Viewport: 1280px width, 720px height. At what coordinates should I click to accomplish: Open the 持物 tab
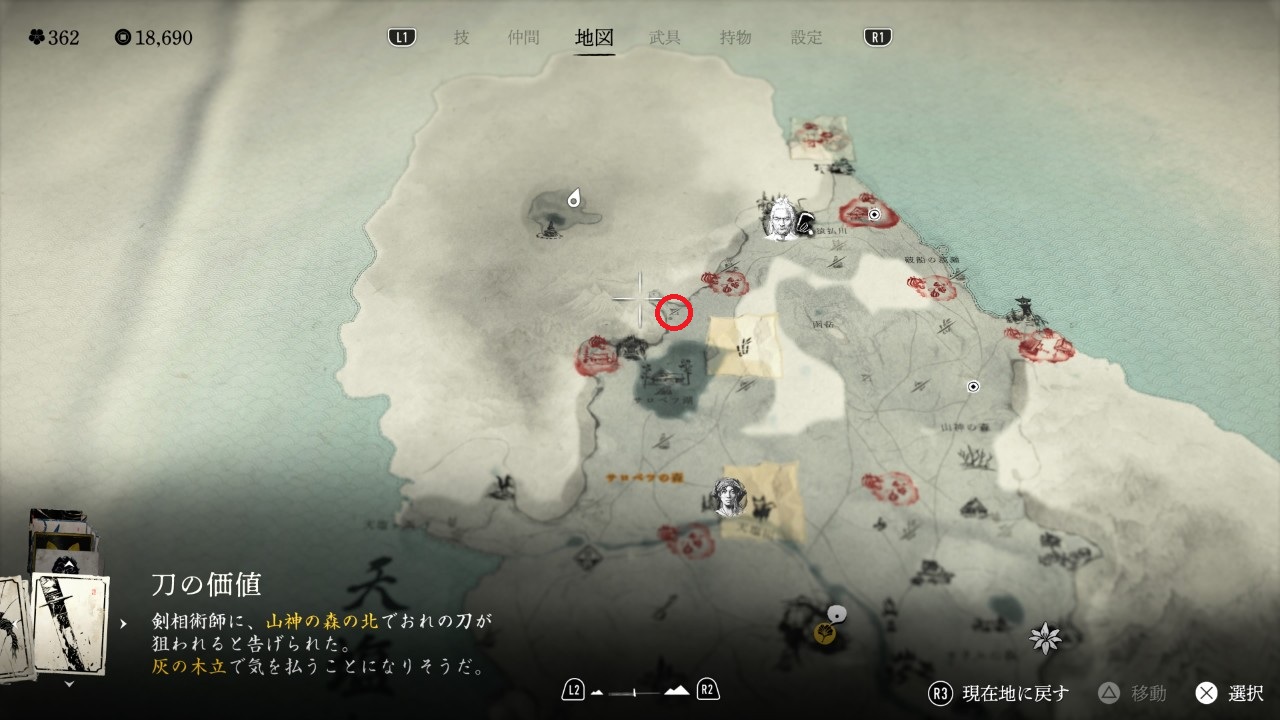(x=735, y=38)
